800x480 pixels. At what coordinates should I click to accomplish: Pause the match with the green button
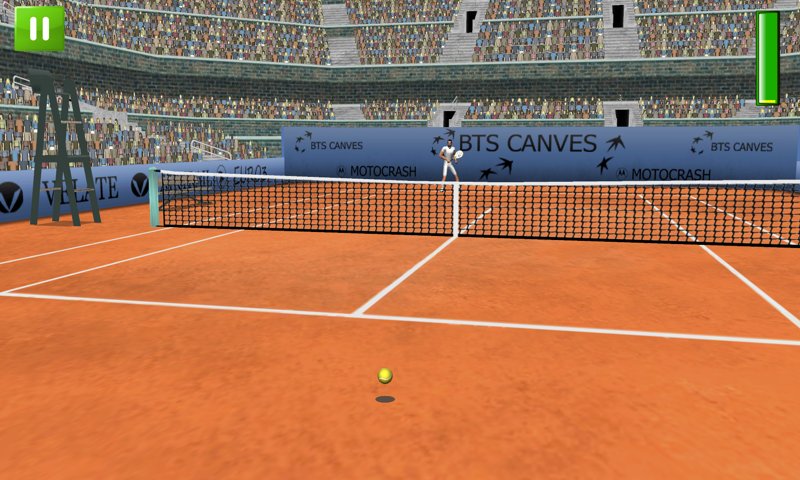pos(39,28)
